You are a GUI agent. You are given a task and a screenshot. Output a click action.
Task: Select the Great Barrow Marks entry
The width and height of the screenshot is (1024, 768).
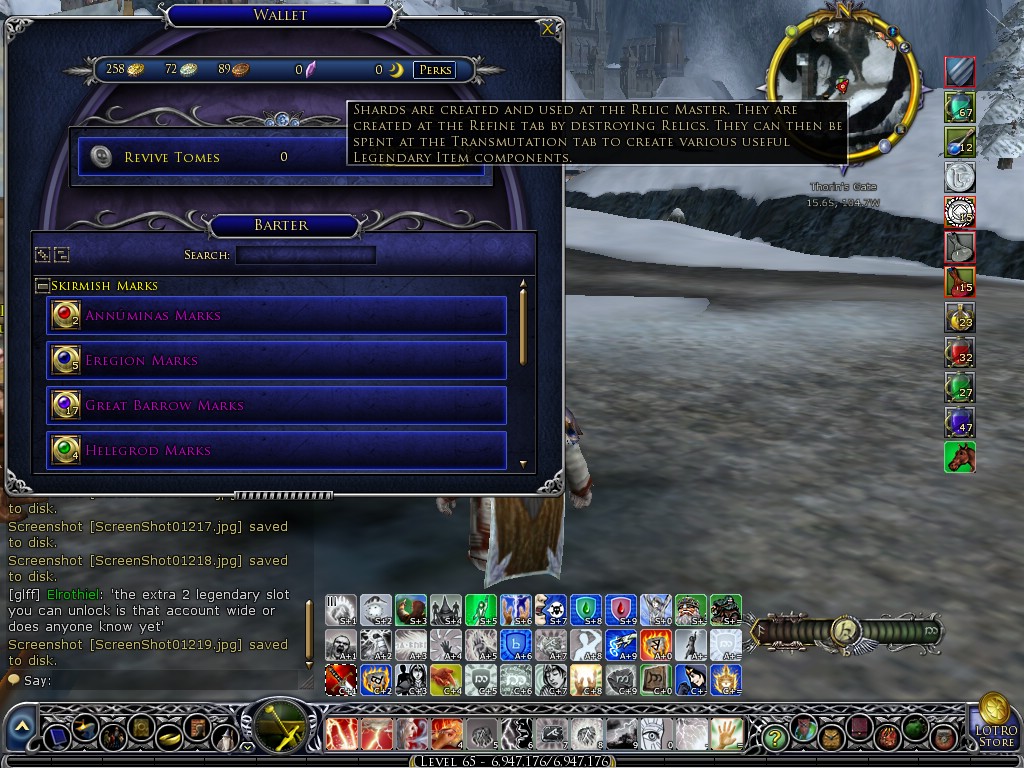coord(276,406)
